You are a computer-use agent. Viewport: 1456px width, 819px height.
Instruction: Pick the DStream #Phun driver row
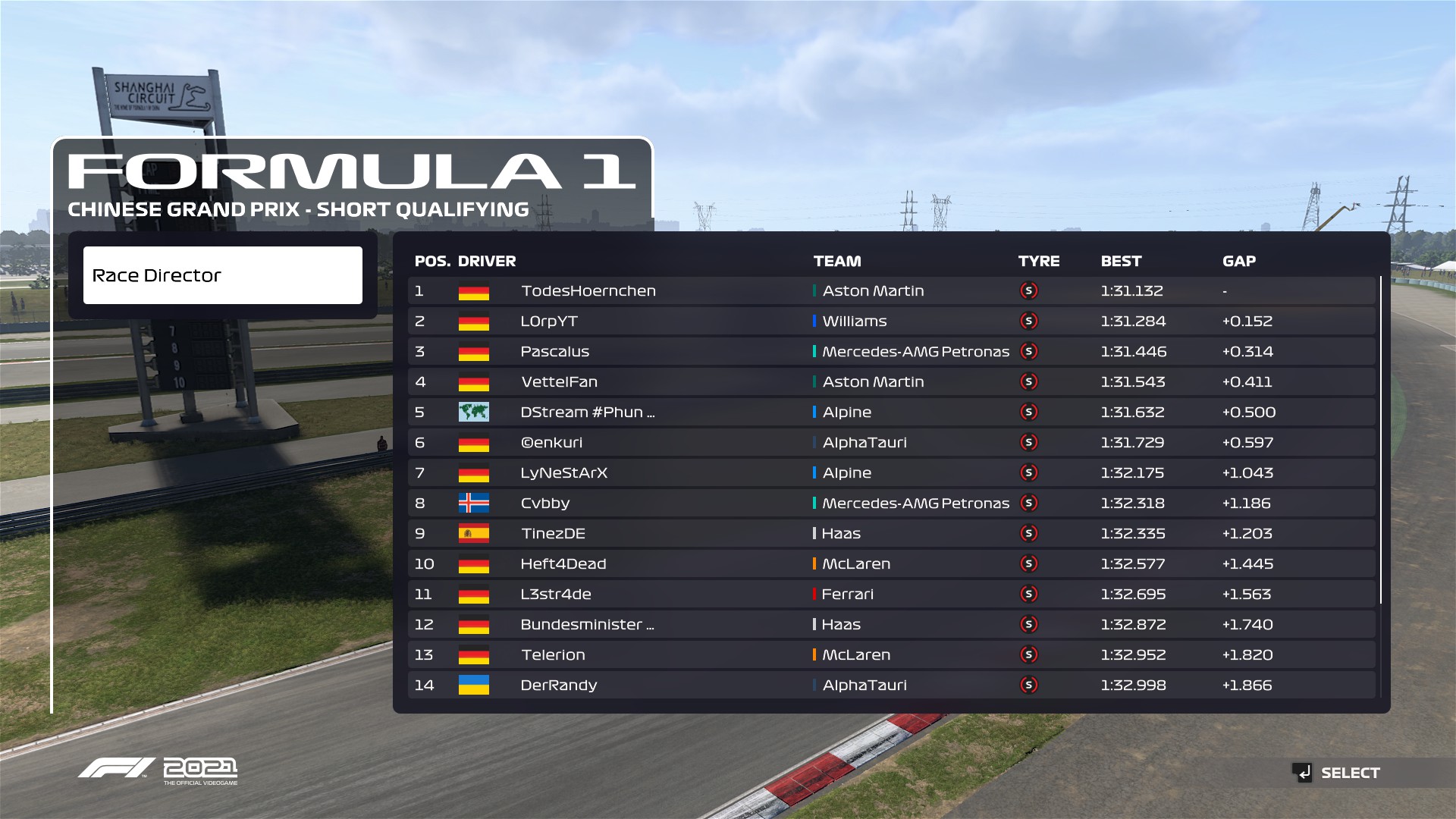pyautogui.click(x=587, y=413)
